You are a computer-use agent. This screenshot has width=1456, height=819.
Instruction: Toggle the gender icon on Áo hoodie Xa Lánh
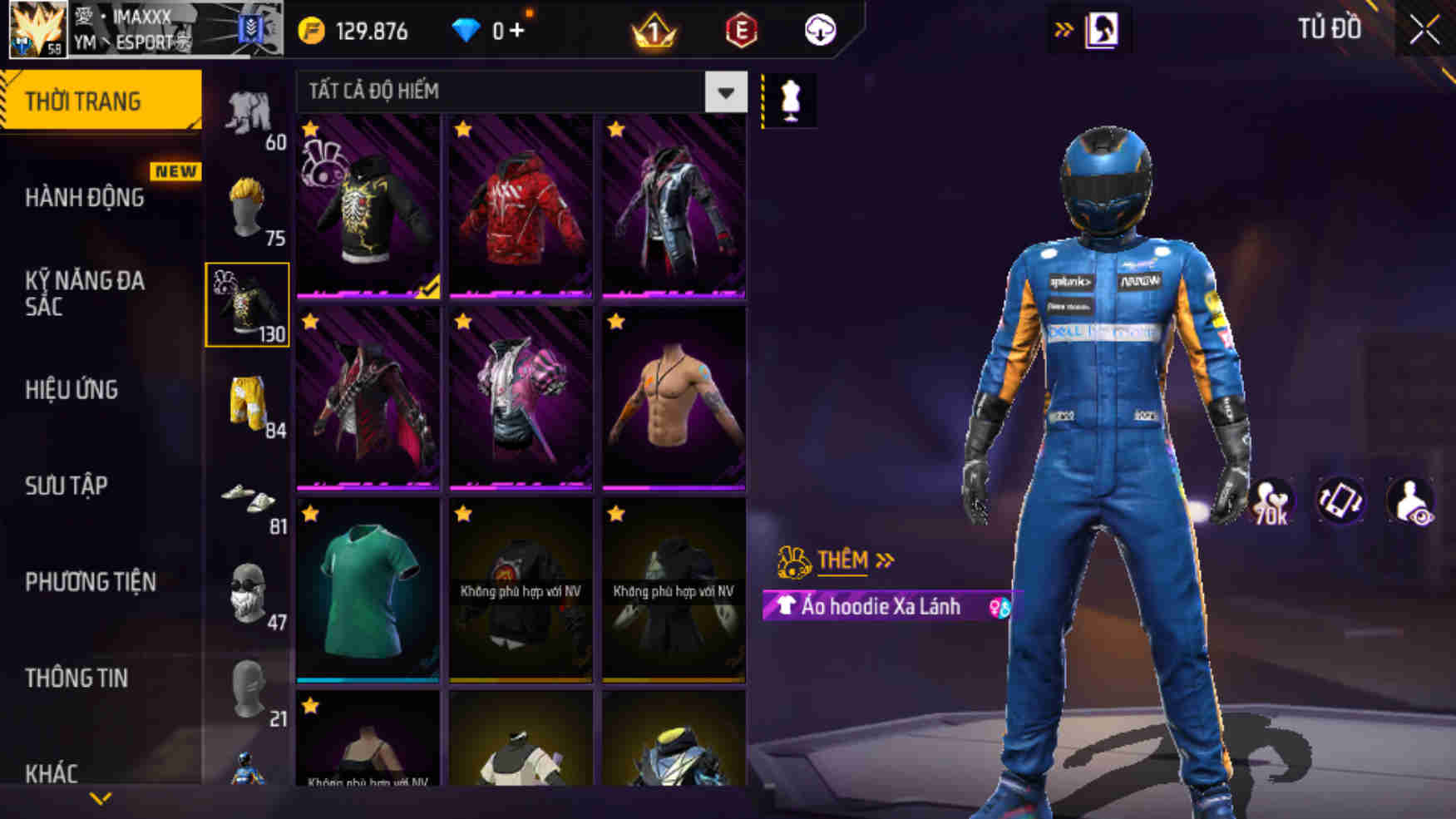997,609
